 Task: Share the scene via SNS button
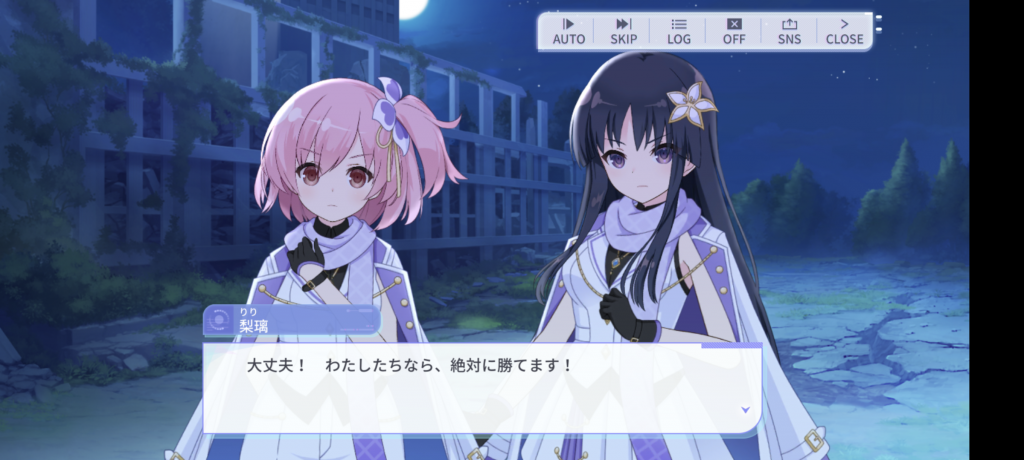789,31
